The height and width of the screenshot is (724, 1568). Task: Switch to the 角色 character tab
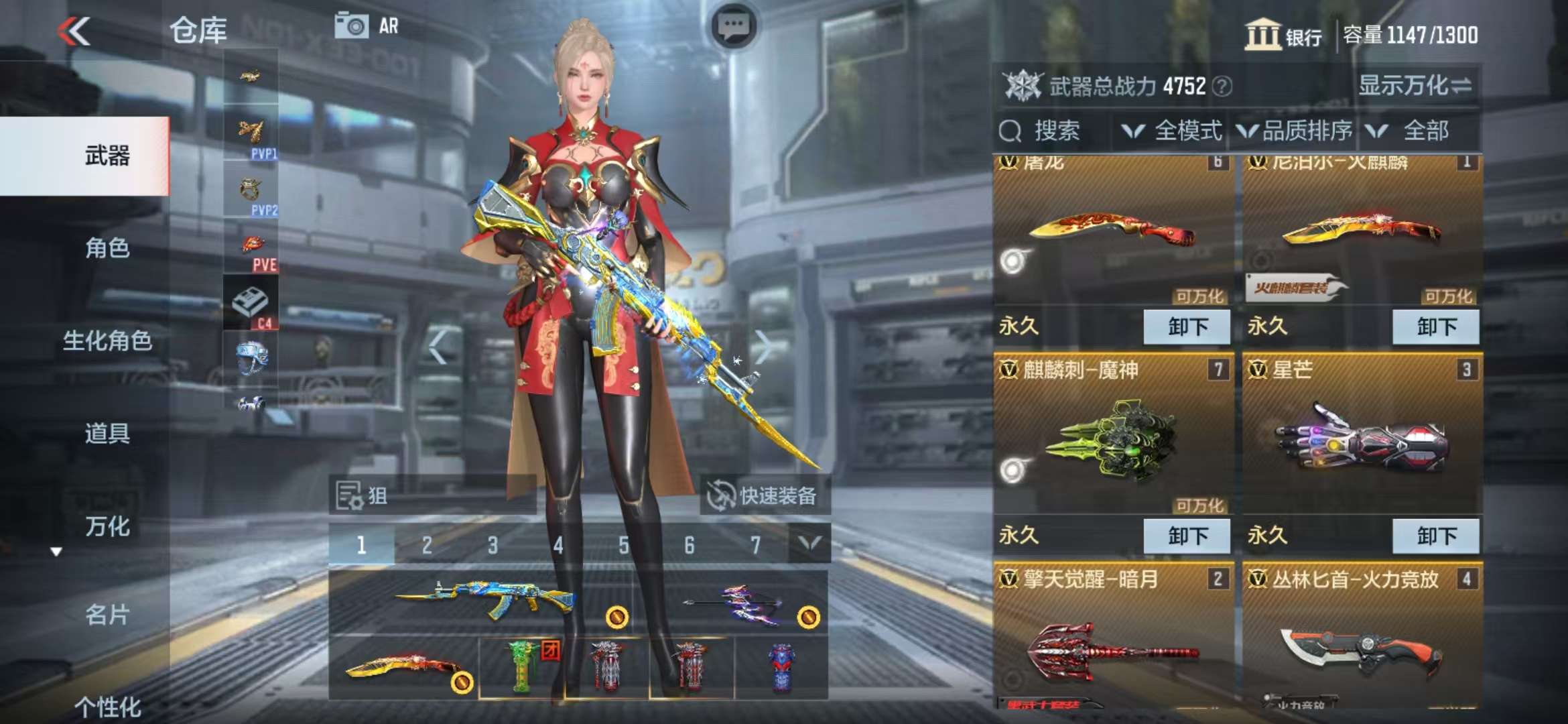pos(107,248)
